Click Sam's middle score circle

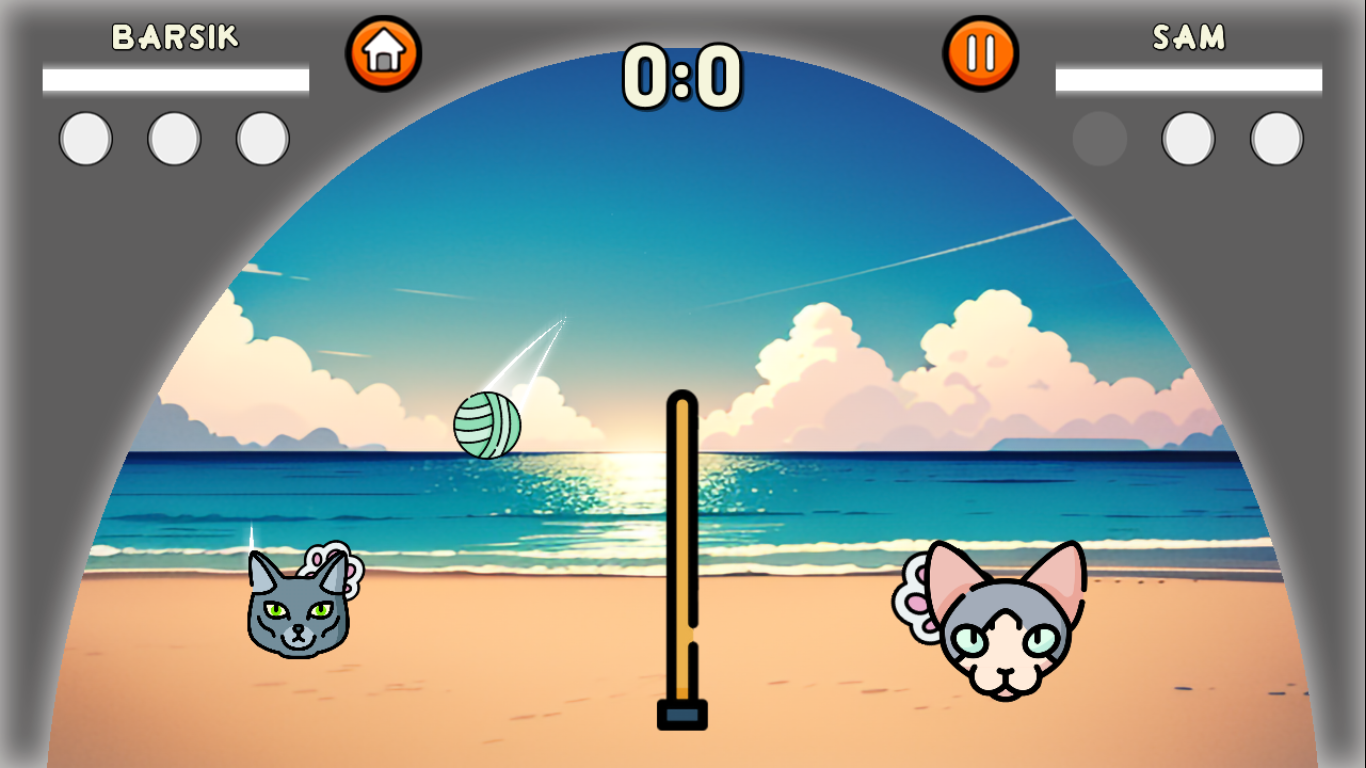(x=1188, y=137)
